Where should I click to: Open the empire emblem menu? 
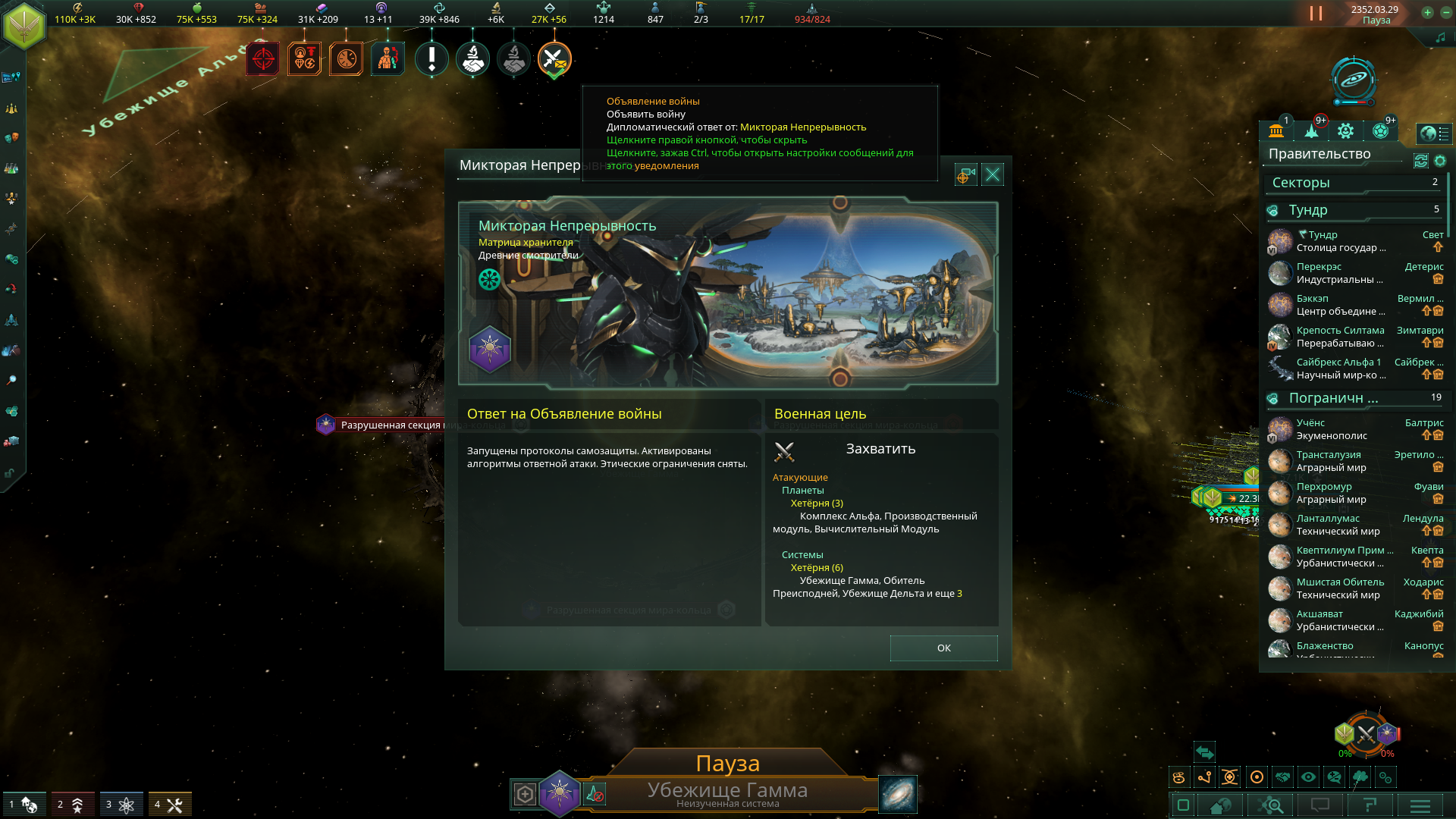(24, 26)
